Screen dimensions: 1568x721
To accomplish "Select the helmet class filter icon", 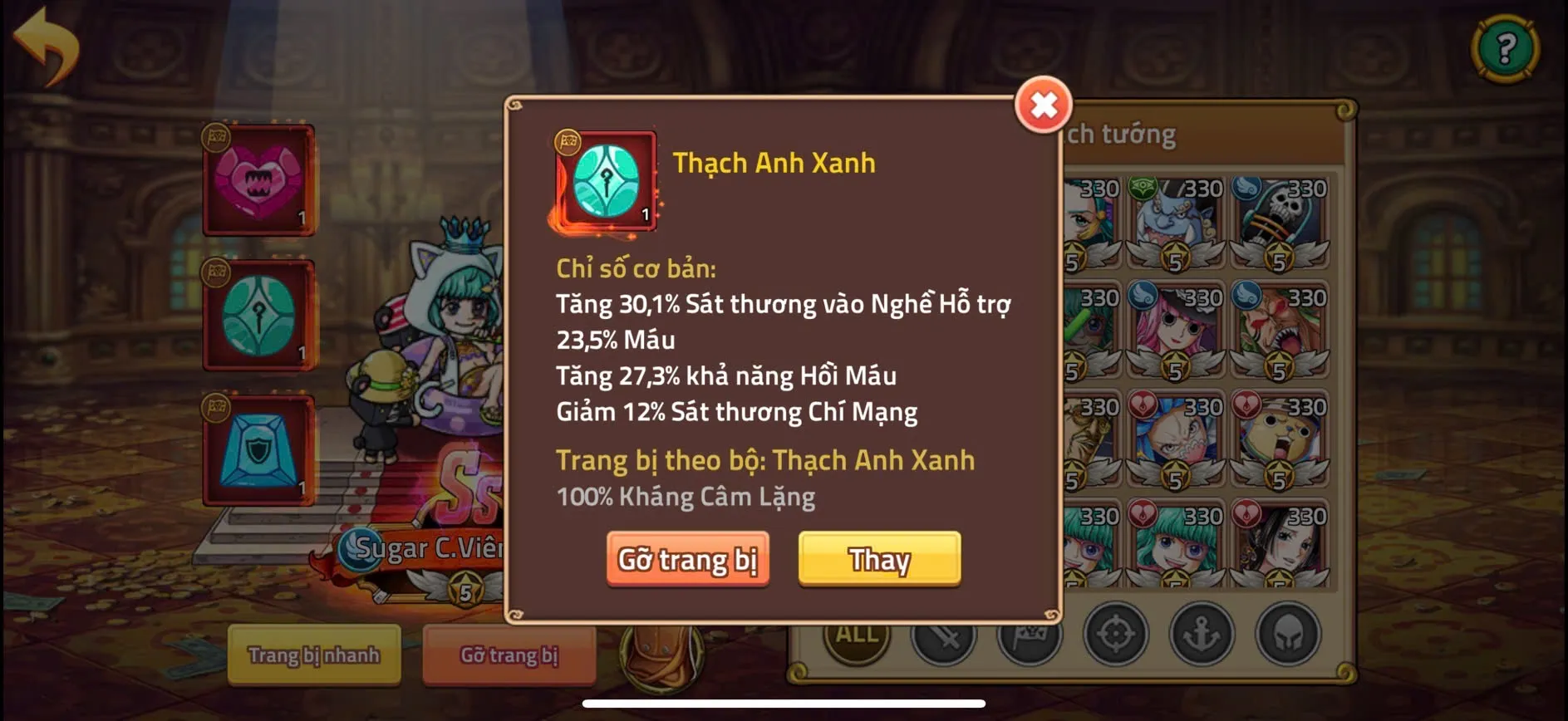I will point(1289,635).
